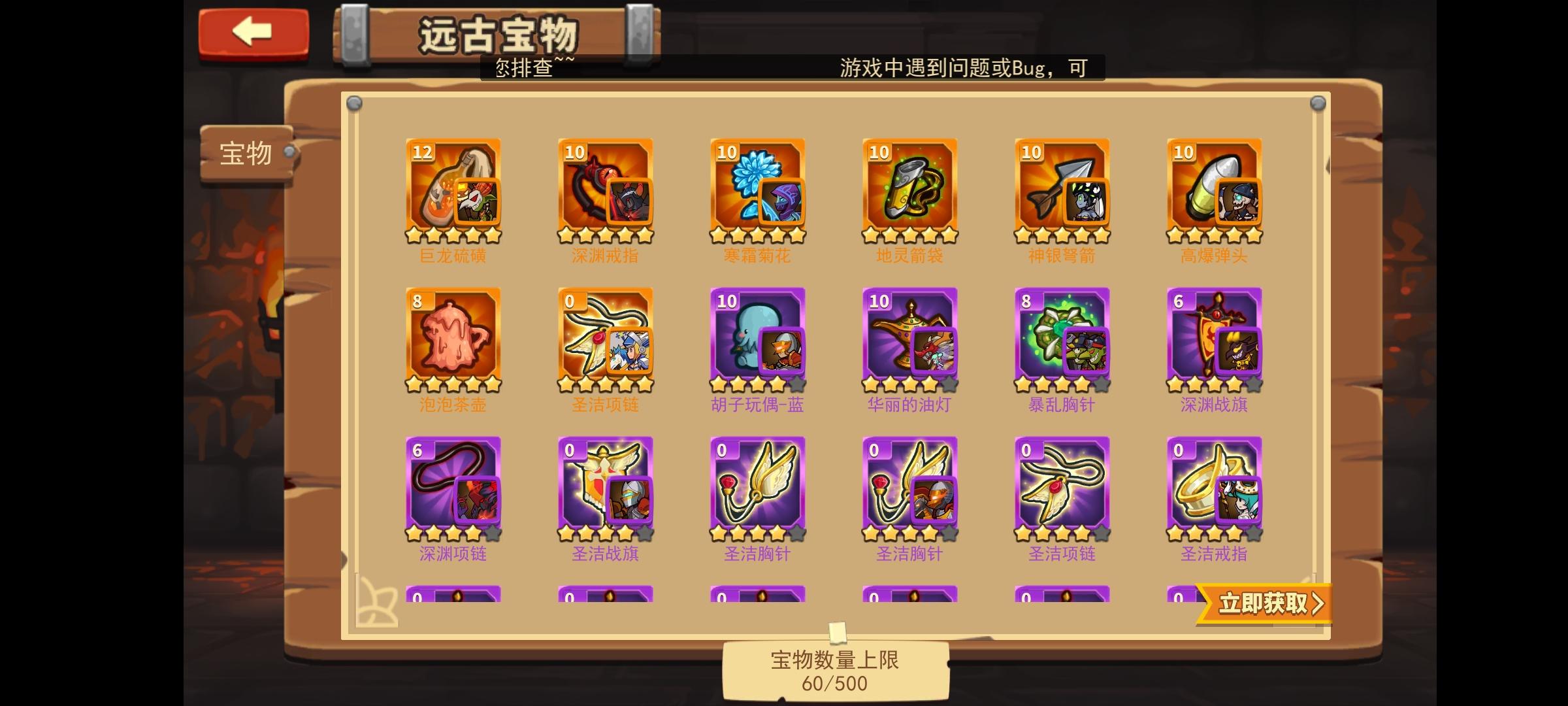Open the 寒霜菊花 treasure

758,190
